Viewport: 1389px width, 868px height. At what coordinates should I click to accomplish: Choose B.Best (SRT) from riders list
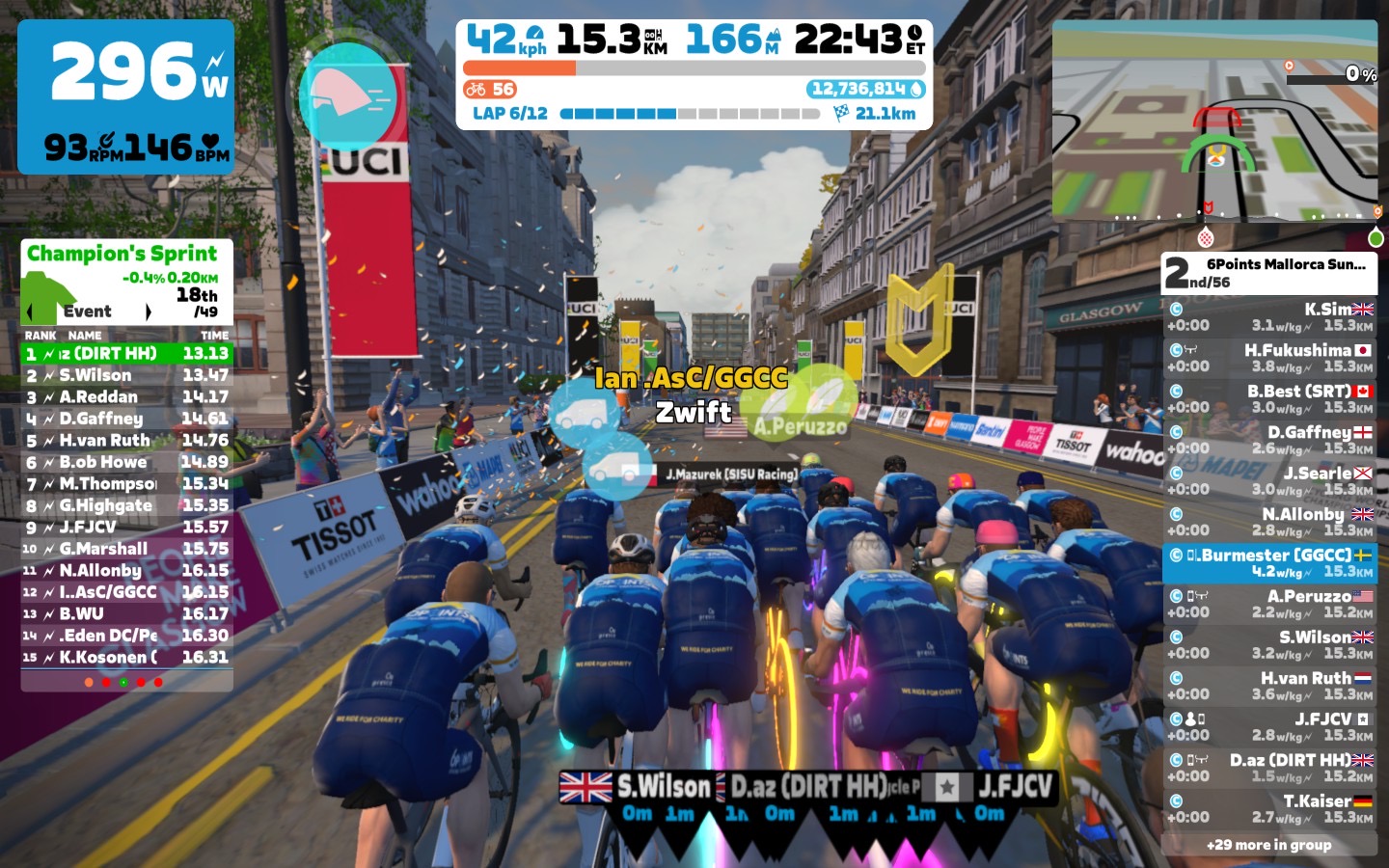(1269, 398)
